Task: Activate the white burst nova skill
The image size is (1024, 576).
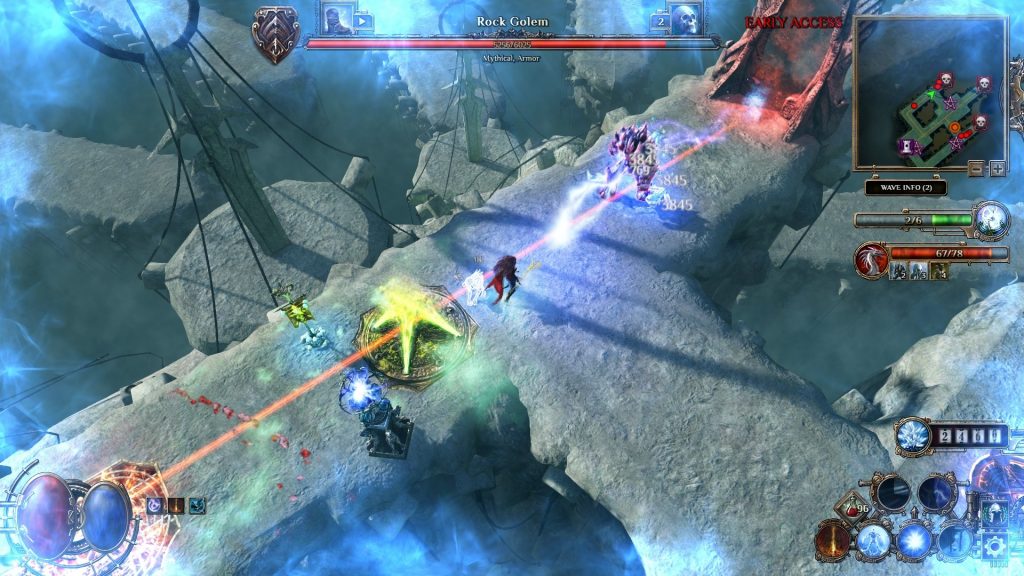Action: point(914,541)
